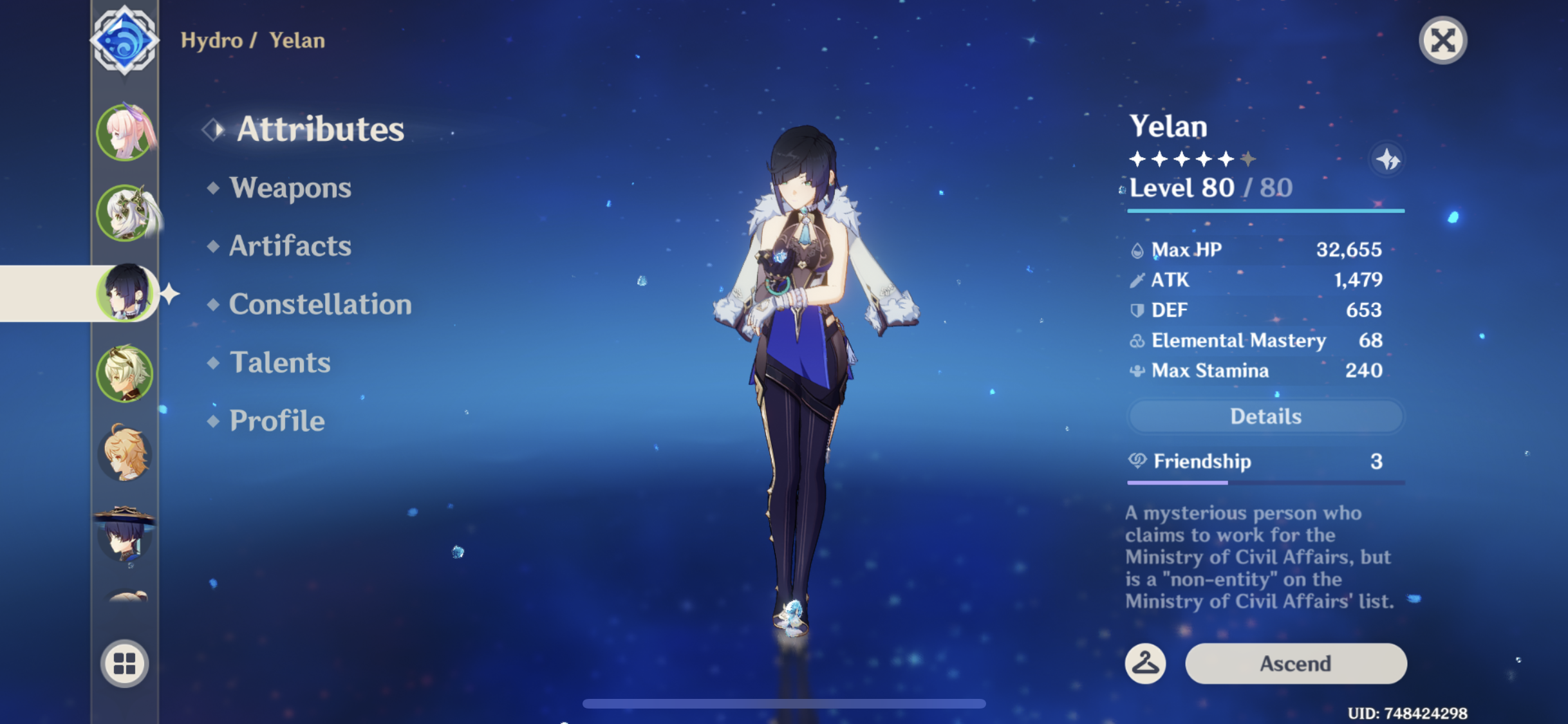Switch to the Artifacts tab
The height and width of the screenshot is (724, 1568).
[290, 246]
